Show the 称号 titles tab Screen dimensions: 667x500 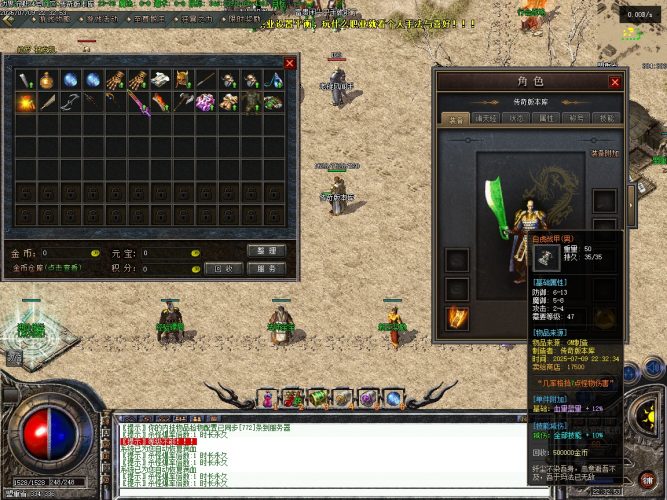(578, 117)
